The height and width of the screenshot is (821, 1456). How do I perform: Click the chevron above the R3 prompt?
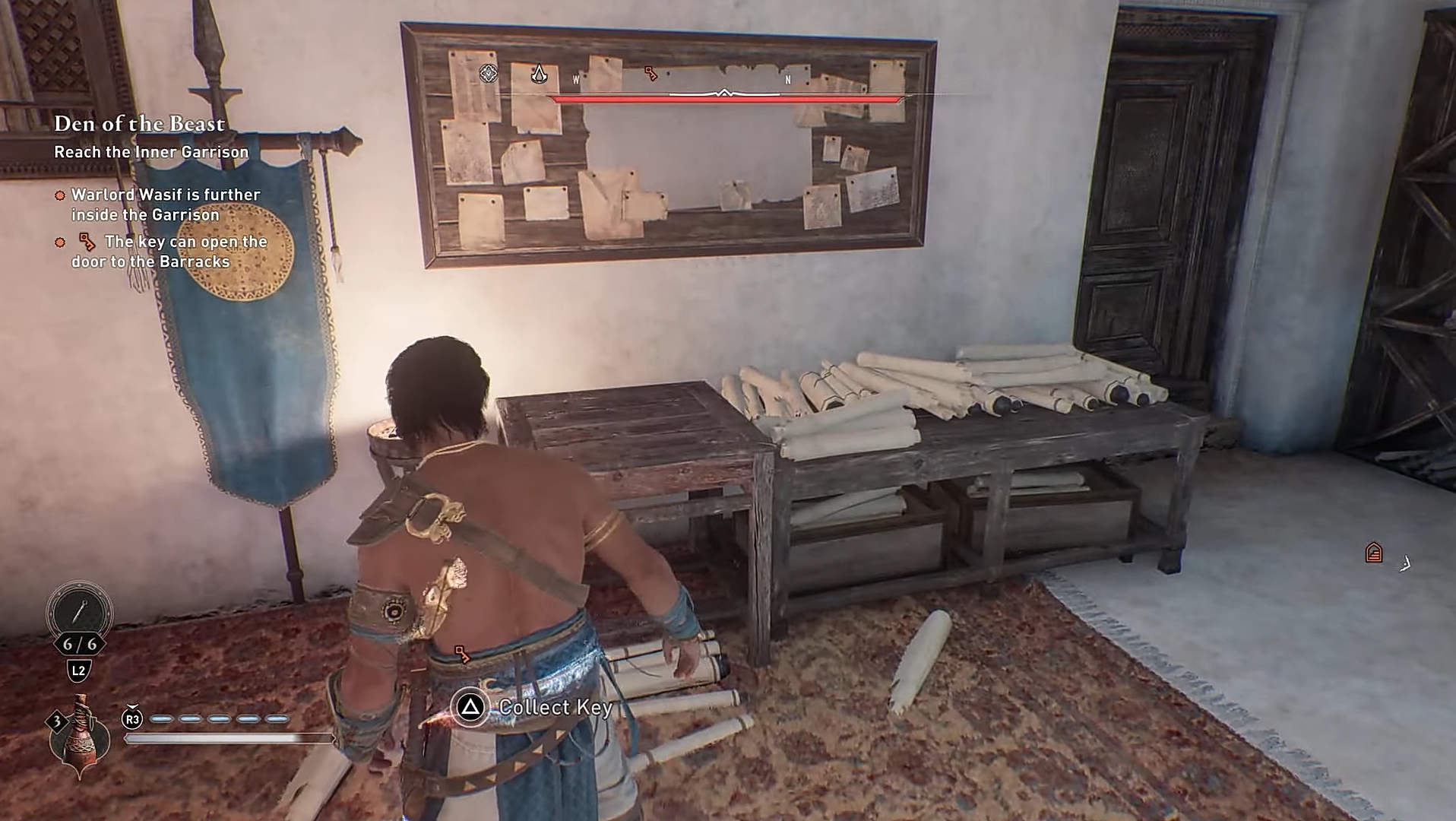coord(131,707)
